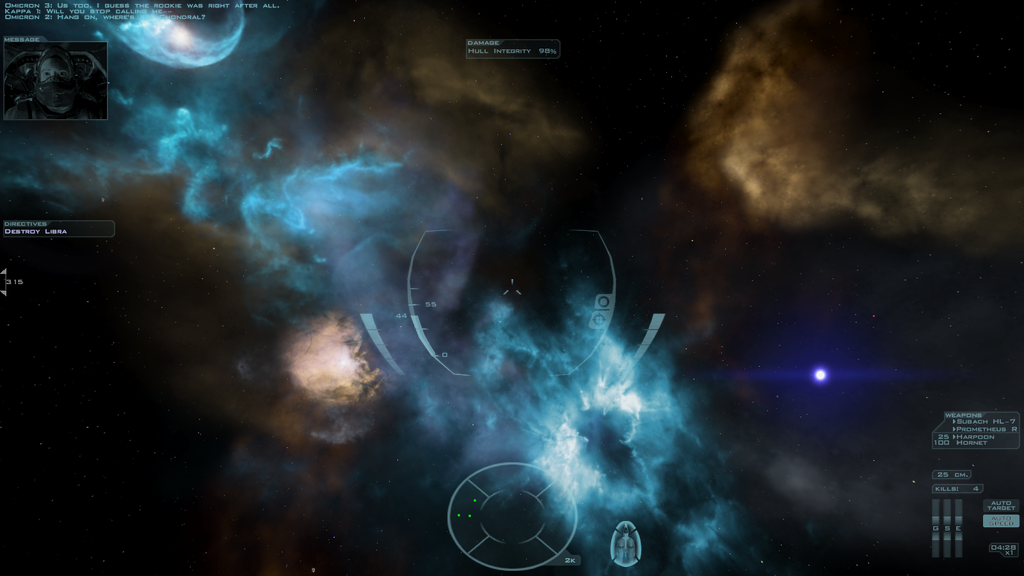
Task: Select the Prometheus R primary weapon
Action: click(x=987, y=429)
